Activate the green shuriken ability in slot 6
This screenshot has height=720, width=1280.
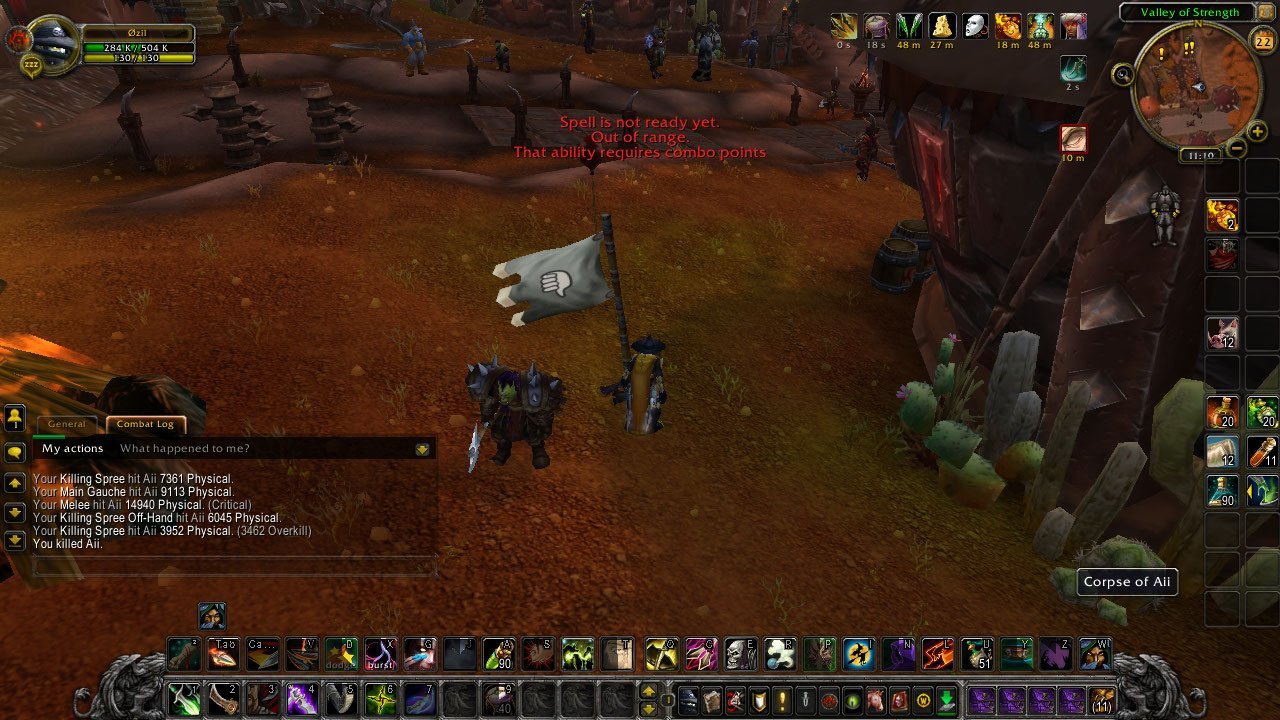379,698
